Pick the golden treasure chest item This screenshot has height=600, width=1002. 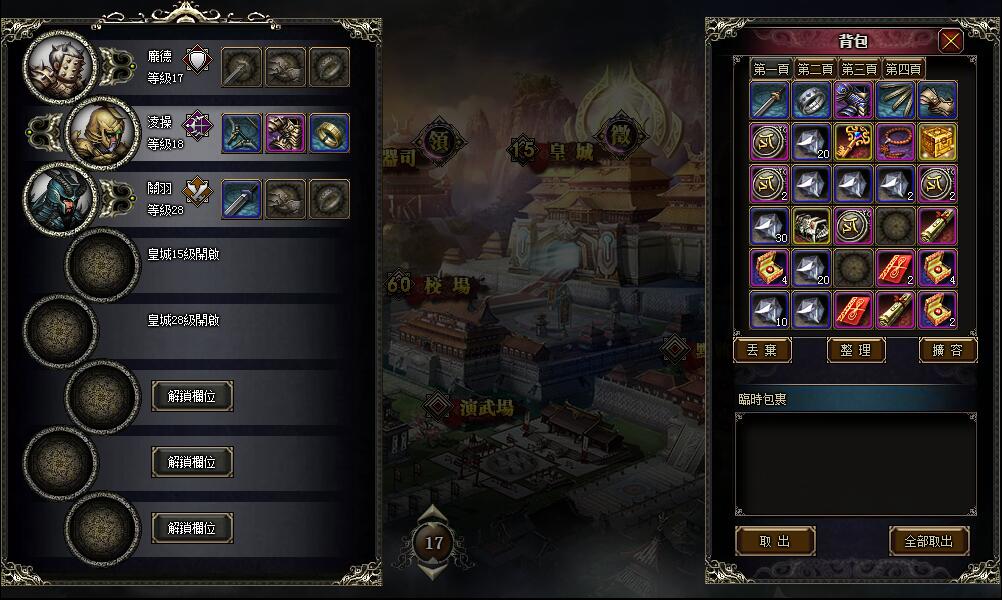click(938, 142)
